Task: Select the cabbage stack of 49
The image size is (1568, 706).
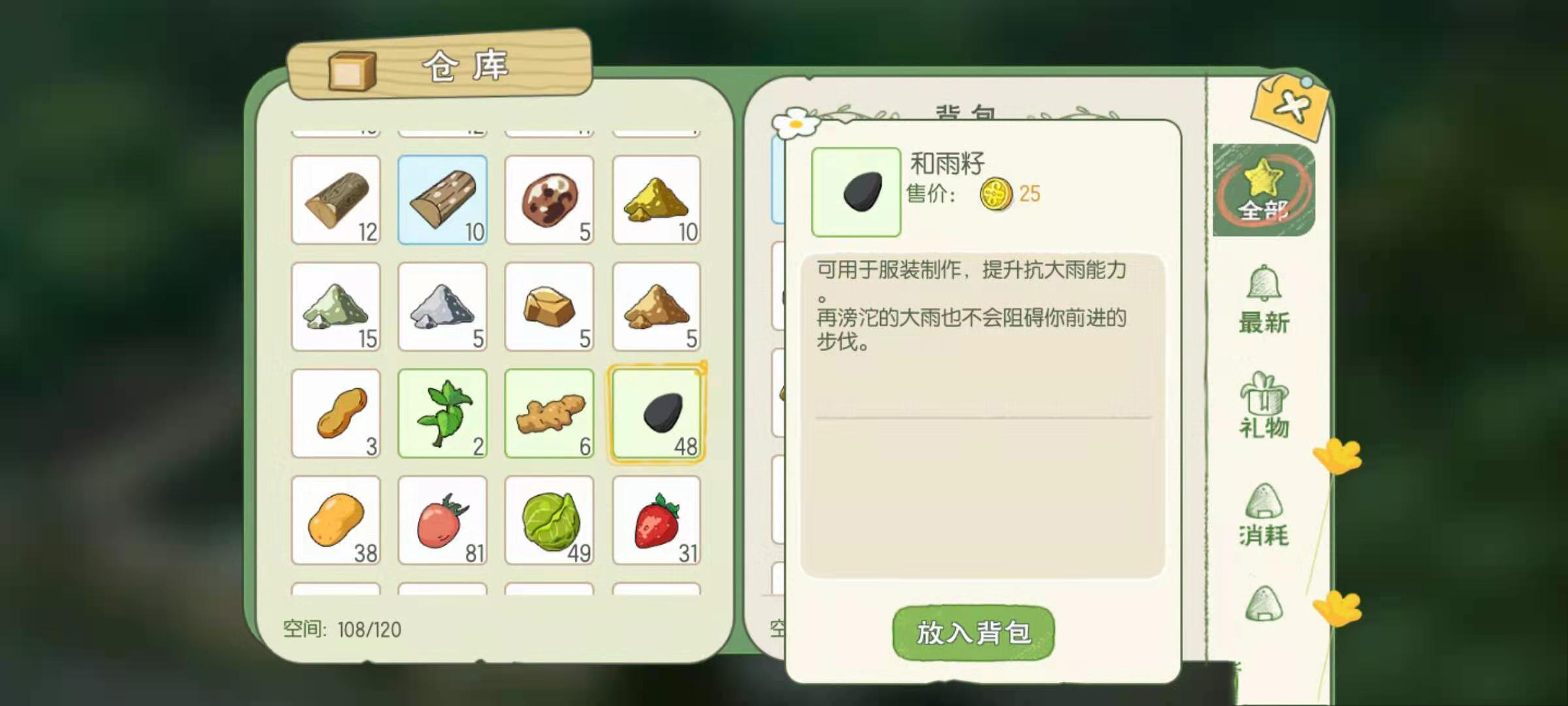Action: point(550,521)
